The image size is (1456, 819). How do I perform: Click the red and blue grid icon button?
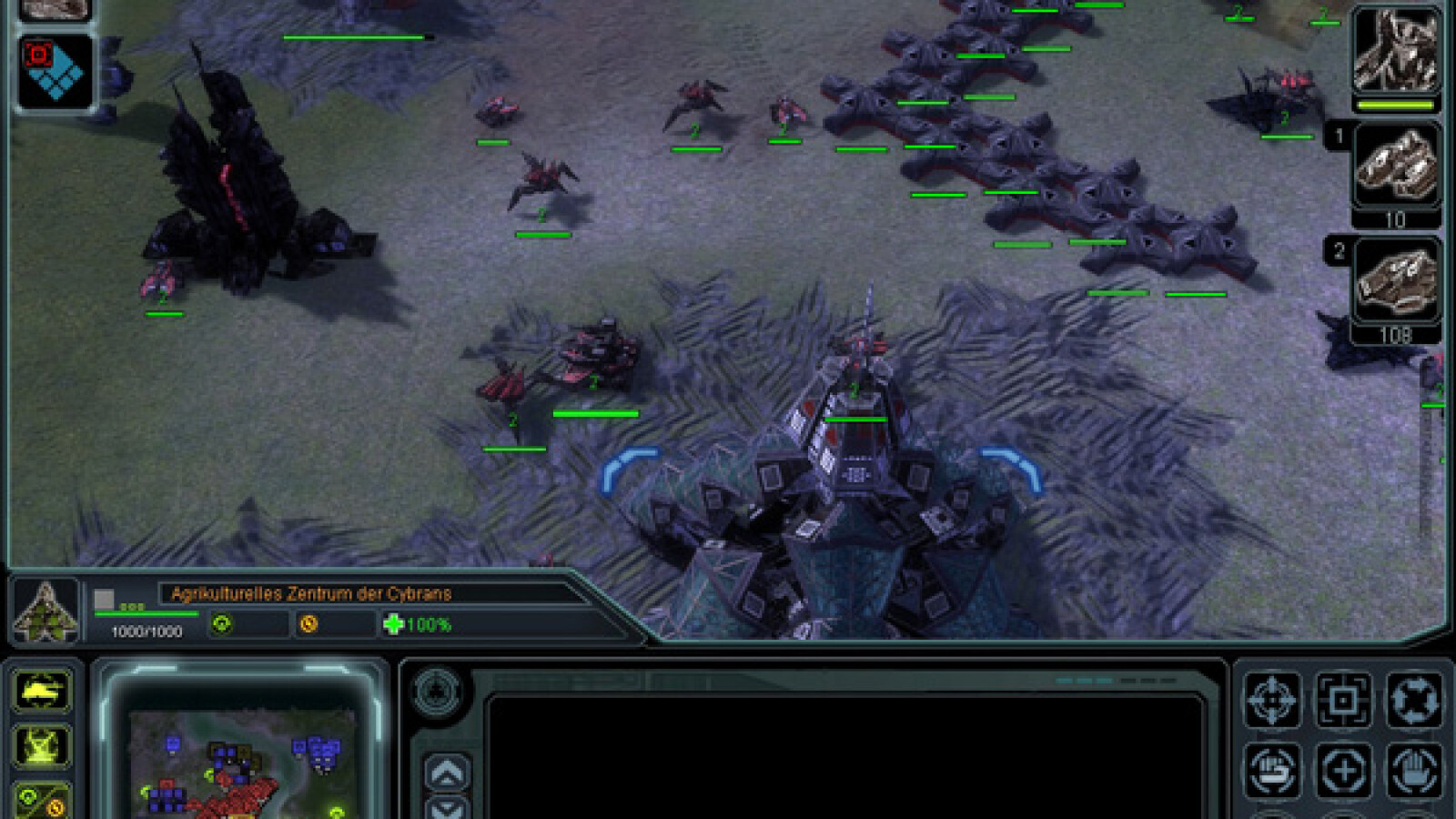click(x=55, y=73)
